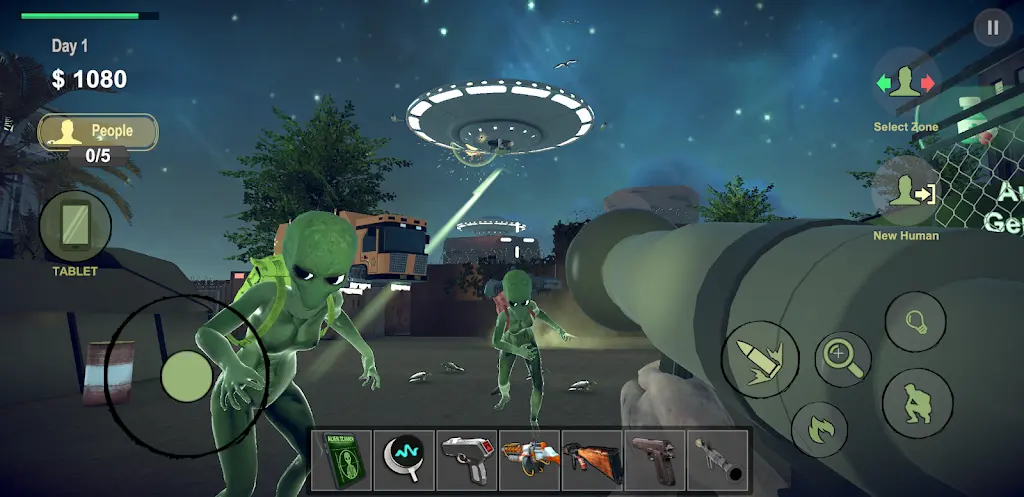Open the Tablet
Viewport: 1024px width, 497px height.
75,226
